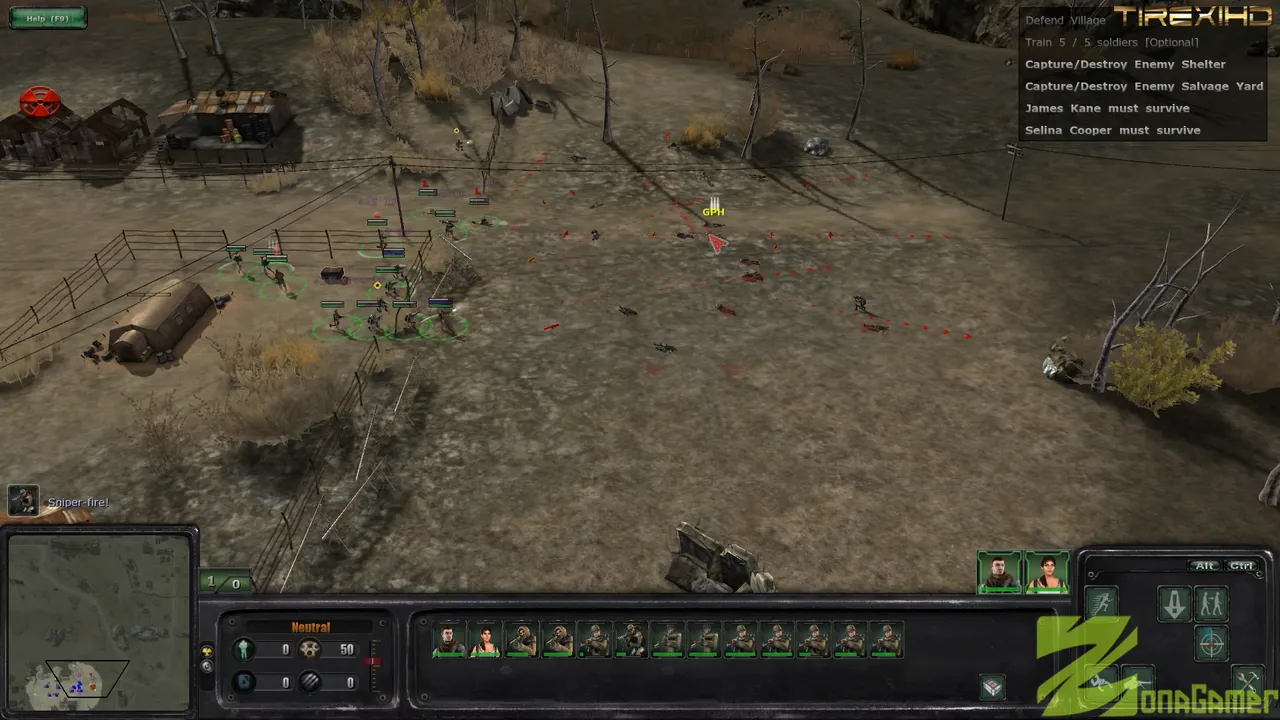
Task: Select the woman unit portrait in roster
Action: point(485,640)
